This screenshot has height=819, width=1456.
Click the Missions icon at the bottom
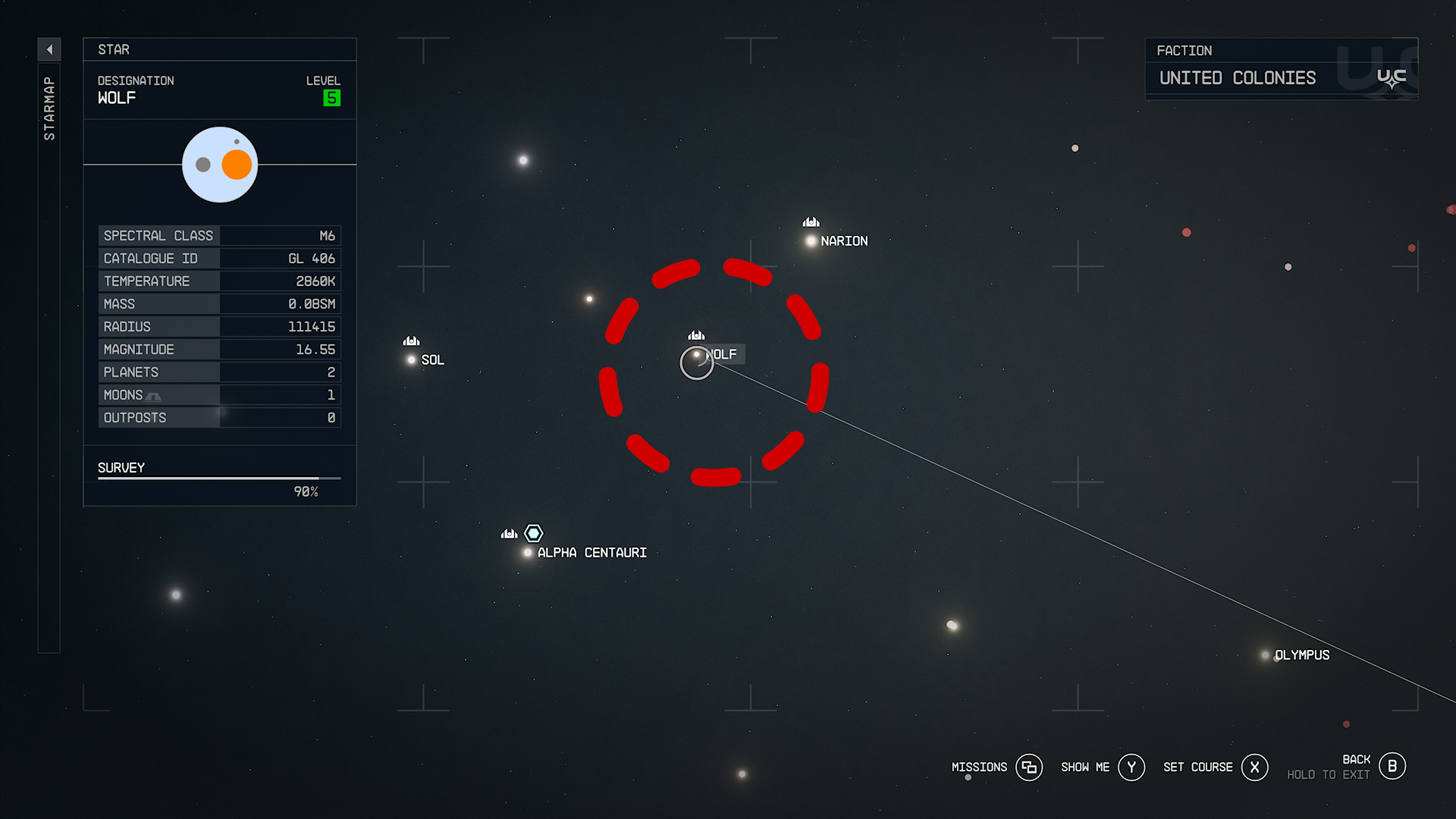[x=1029, y=767]
